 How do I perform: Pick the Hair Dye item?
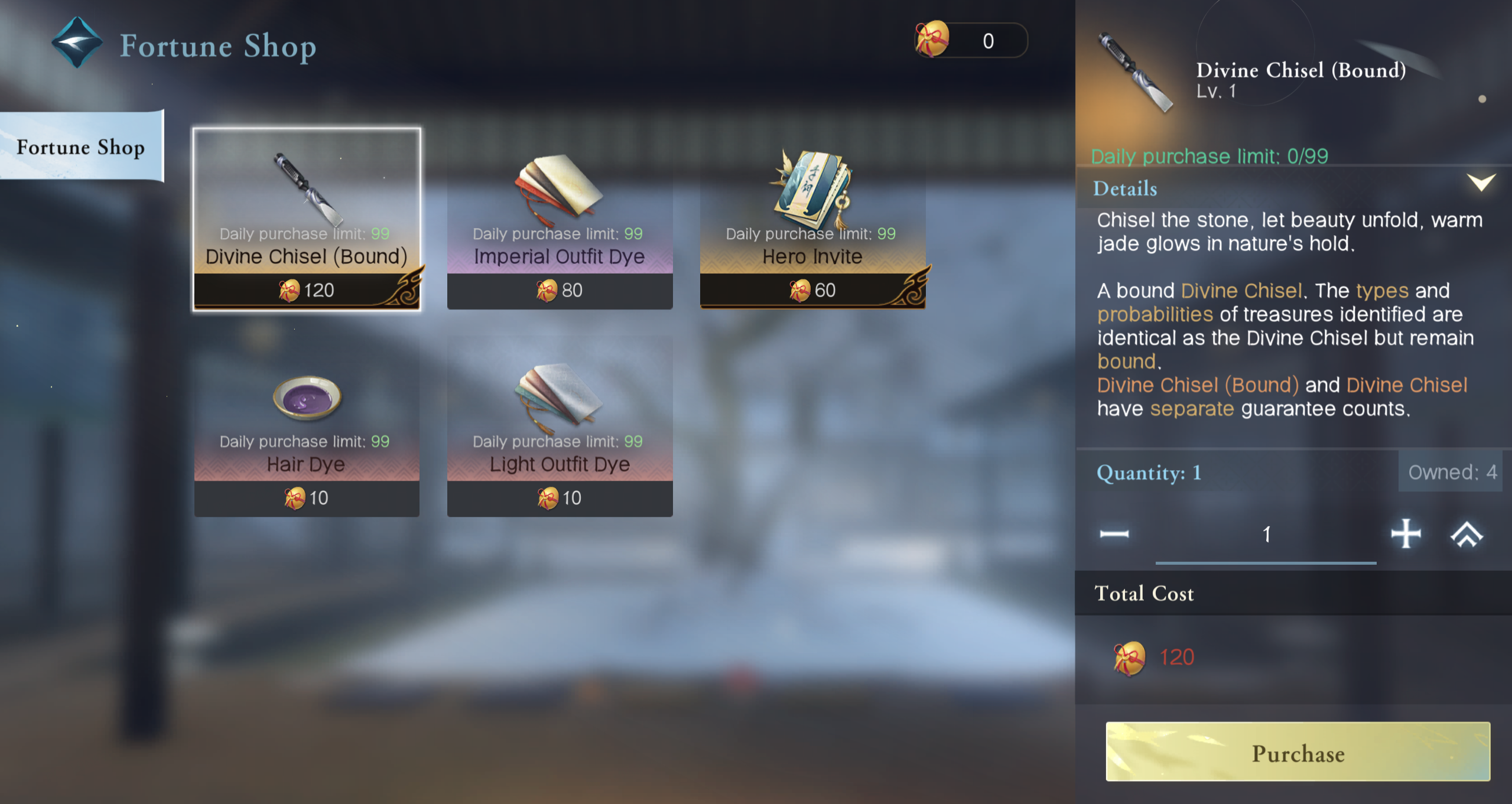307,428
